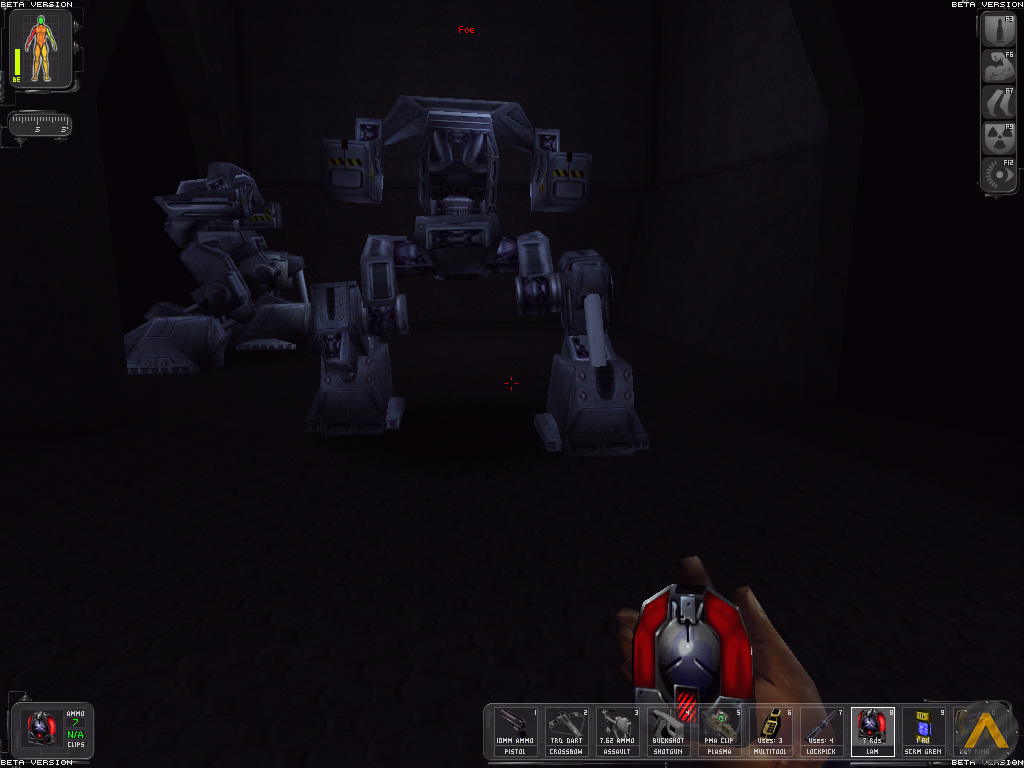1024x768 pixels.
Task: Toggle the F6 muscle arm augmentation
Action: (x=999, y=68)
